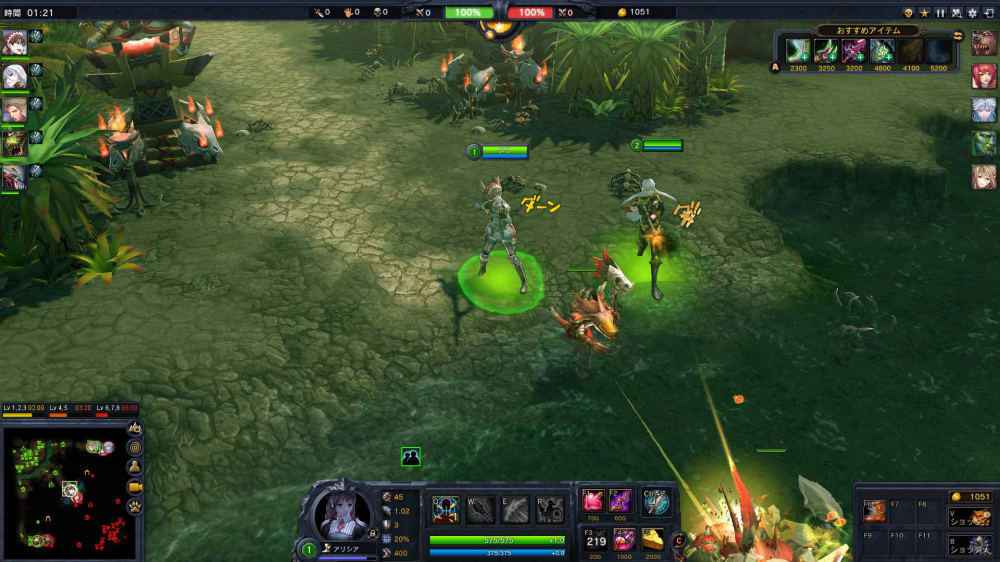Toggle the camera button beside the minimap

(x=134, y=486)
